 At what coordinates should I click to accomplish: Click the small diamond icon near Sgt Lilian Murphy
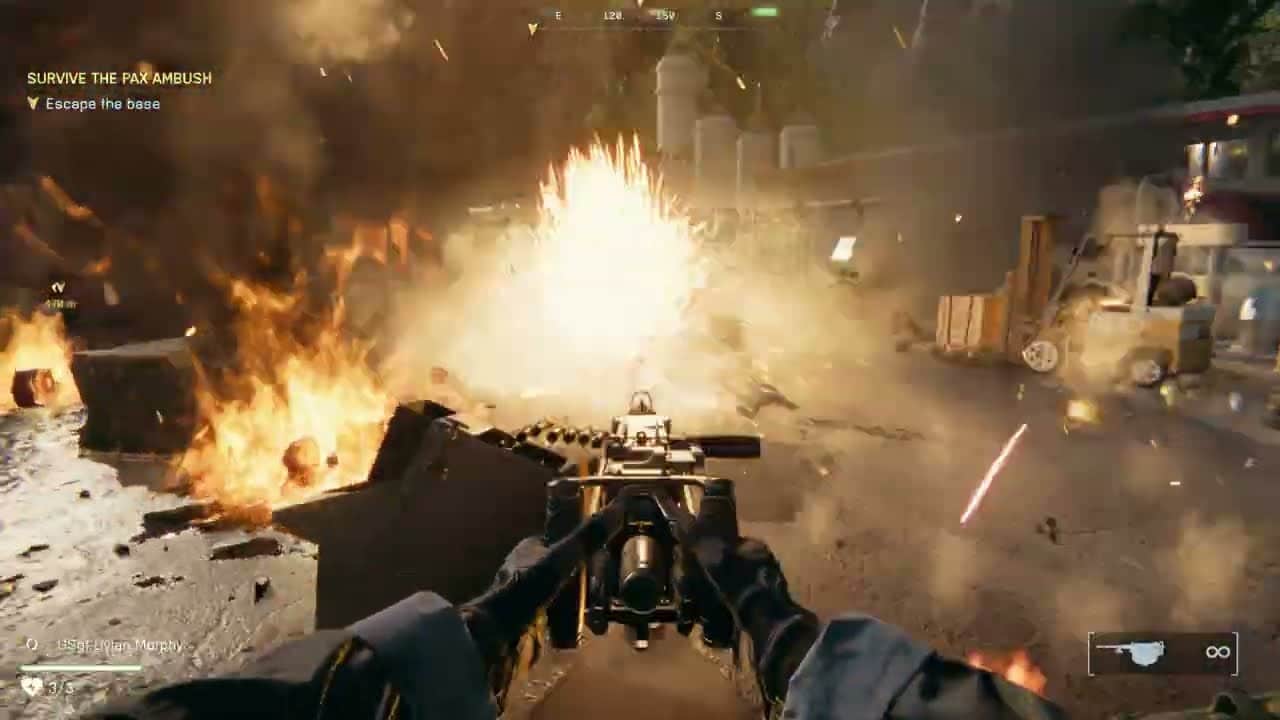tap(34, 644)
